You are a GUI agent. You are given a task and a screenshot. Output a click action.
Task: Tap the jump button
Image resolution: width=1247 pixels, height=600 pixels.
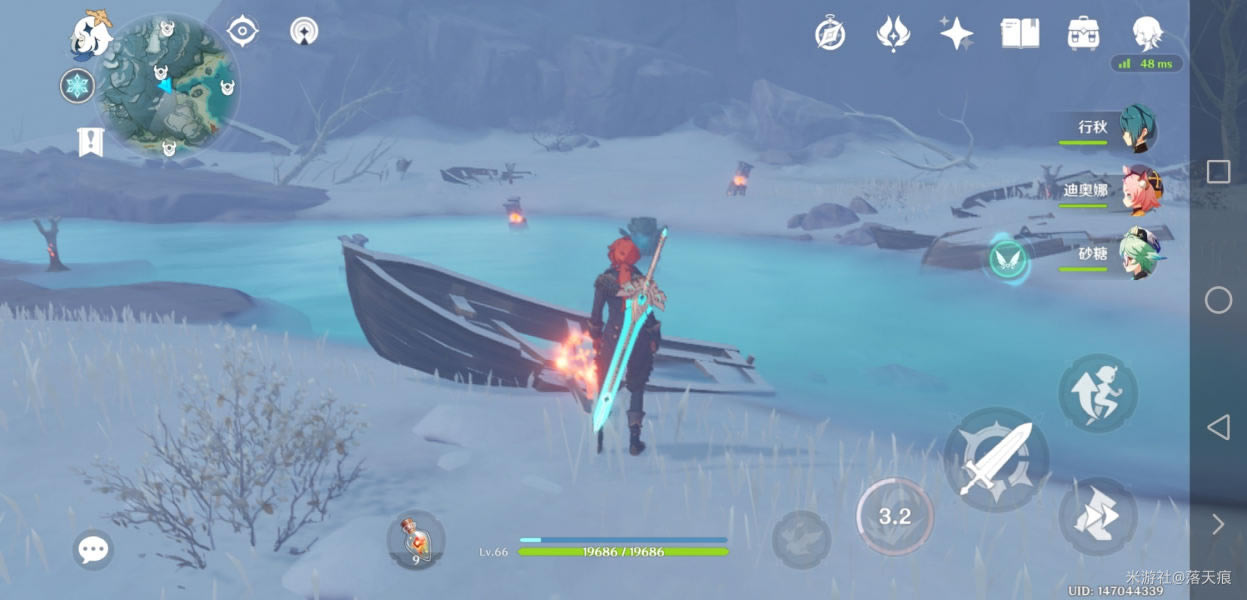tap(1097, 393)
